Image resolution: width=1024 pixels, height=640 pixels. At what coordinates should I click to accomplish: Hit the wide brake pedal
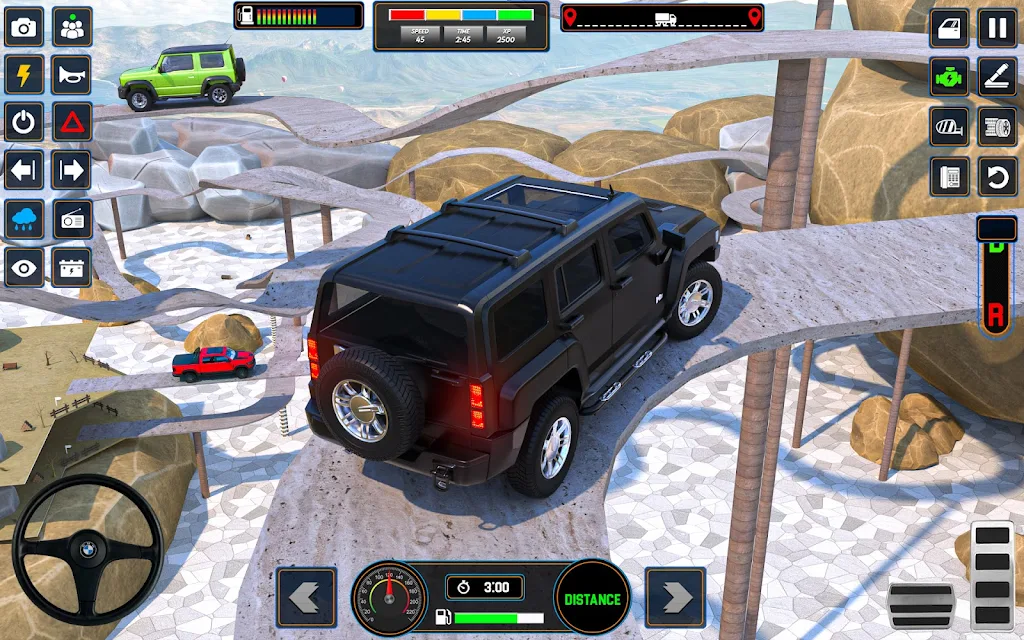[921, 605]
